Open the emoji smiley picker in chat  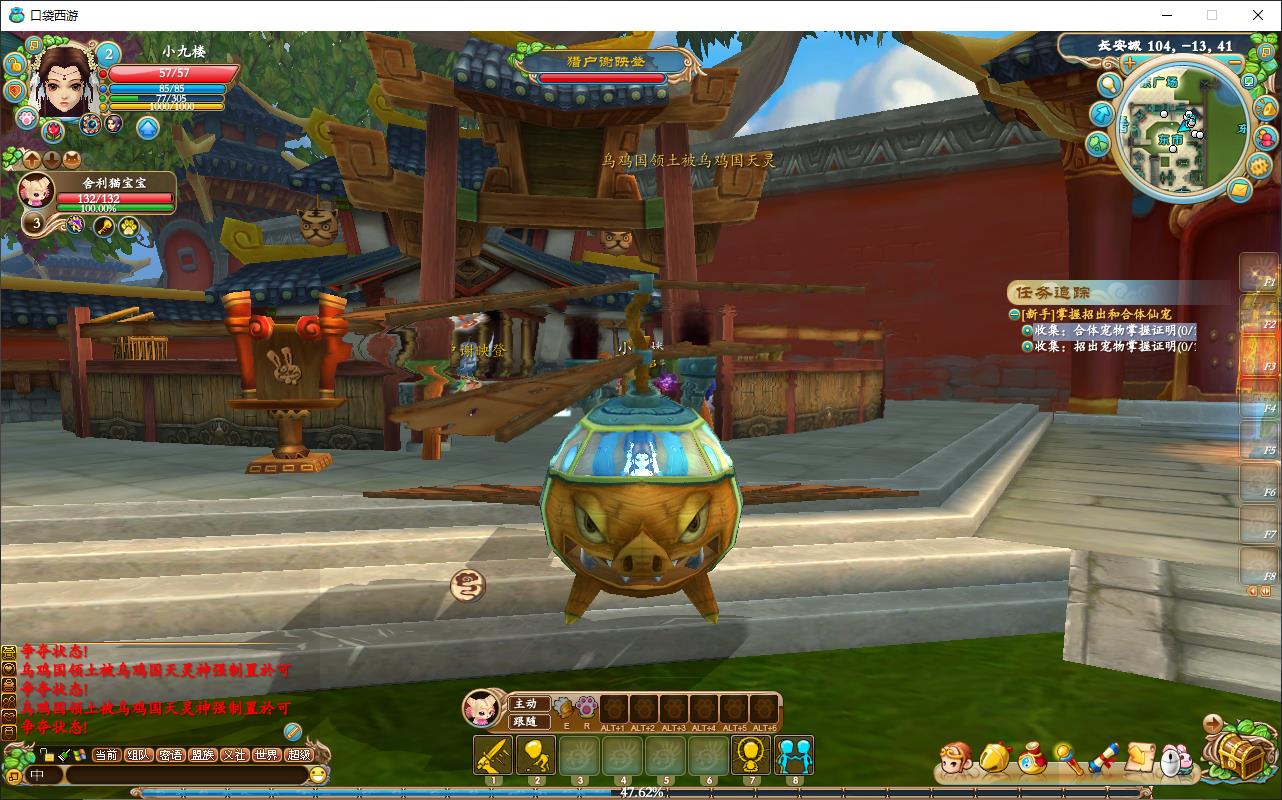coord(318,775)
